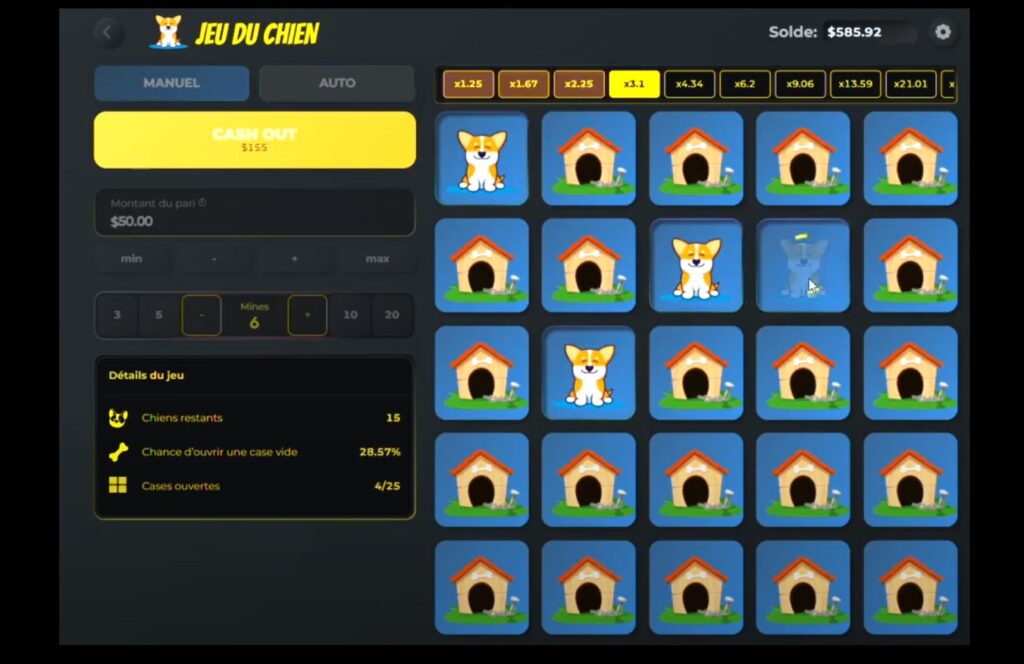Select the highlighted x3.1 multiplier chip

[x=634, y=84]
